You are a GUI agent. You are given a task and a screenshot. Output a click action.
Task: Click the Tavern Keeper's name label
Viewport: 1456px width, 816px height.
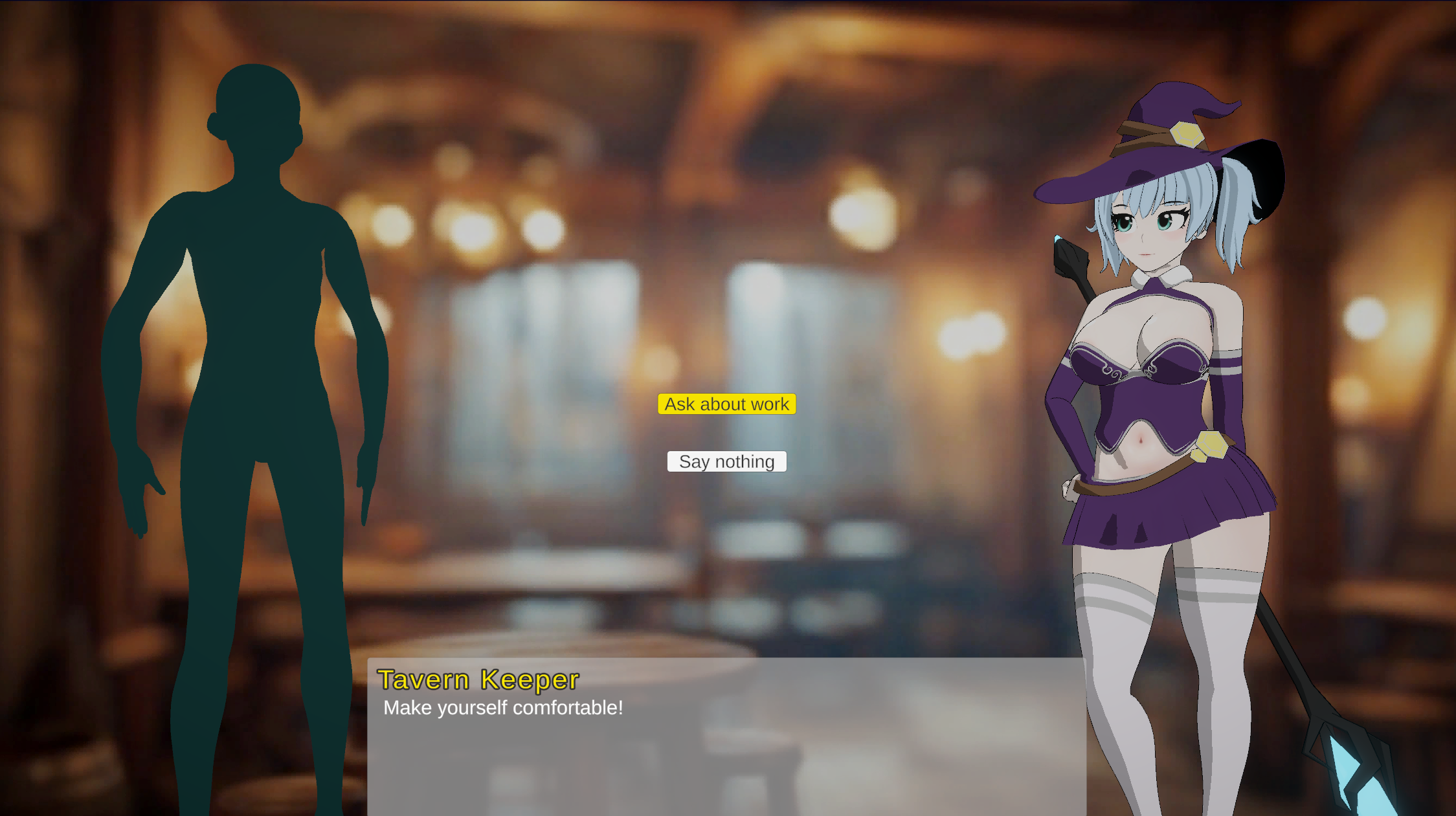478,680
